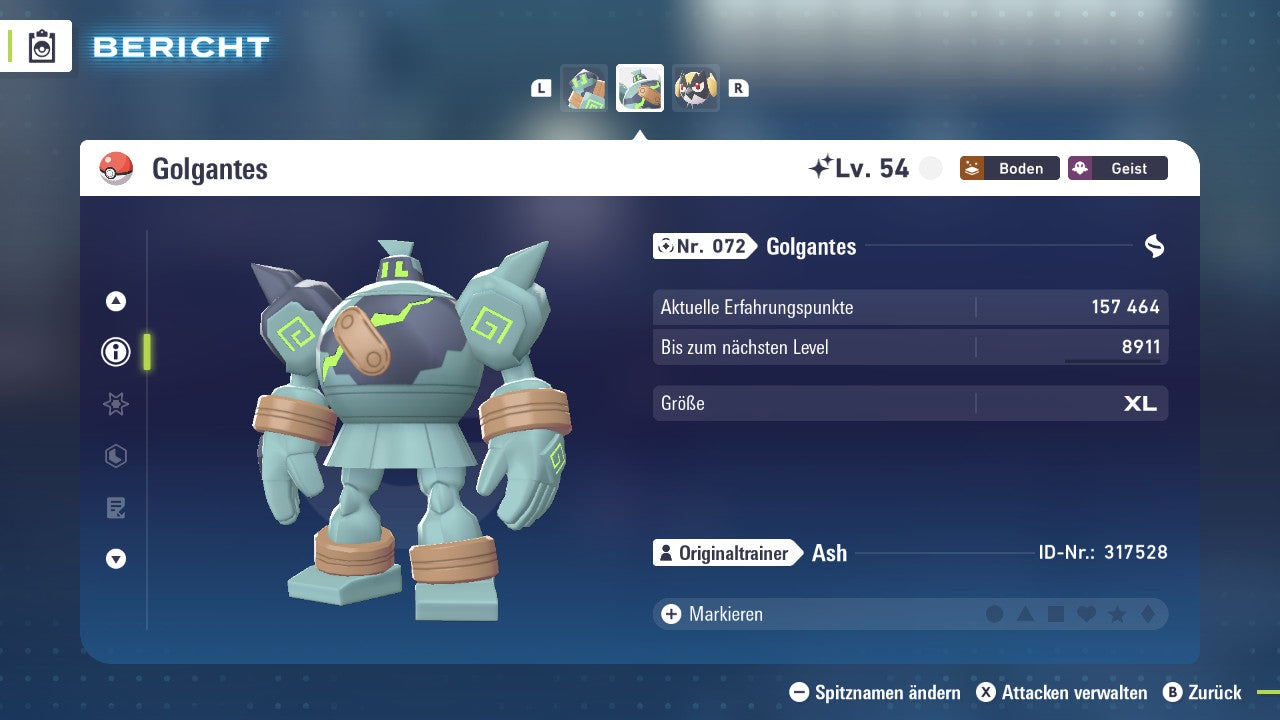Image resolution: width=1280 pixels, height=720 pixels.
Task: Click the Bericht clipboard icon top-left
Action: coord(41,46)
